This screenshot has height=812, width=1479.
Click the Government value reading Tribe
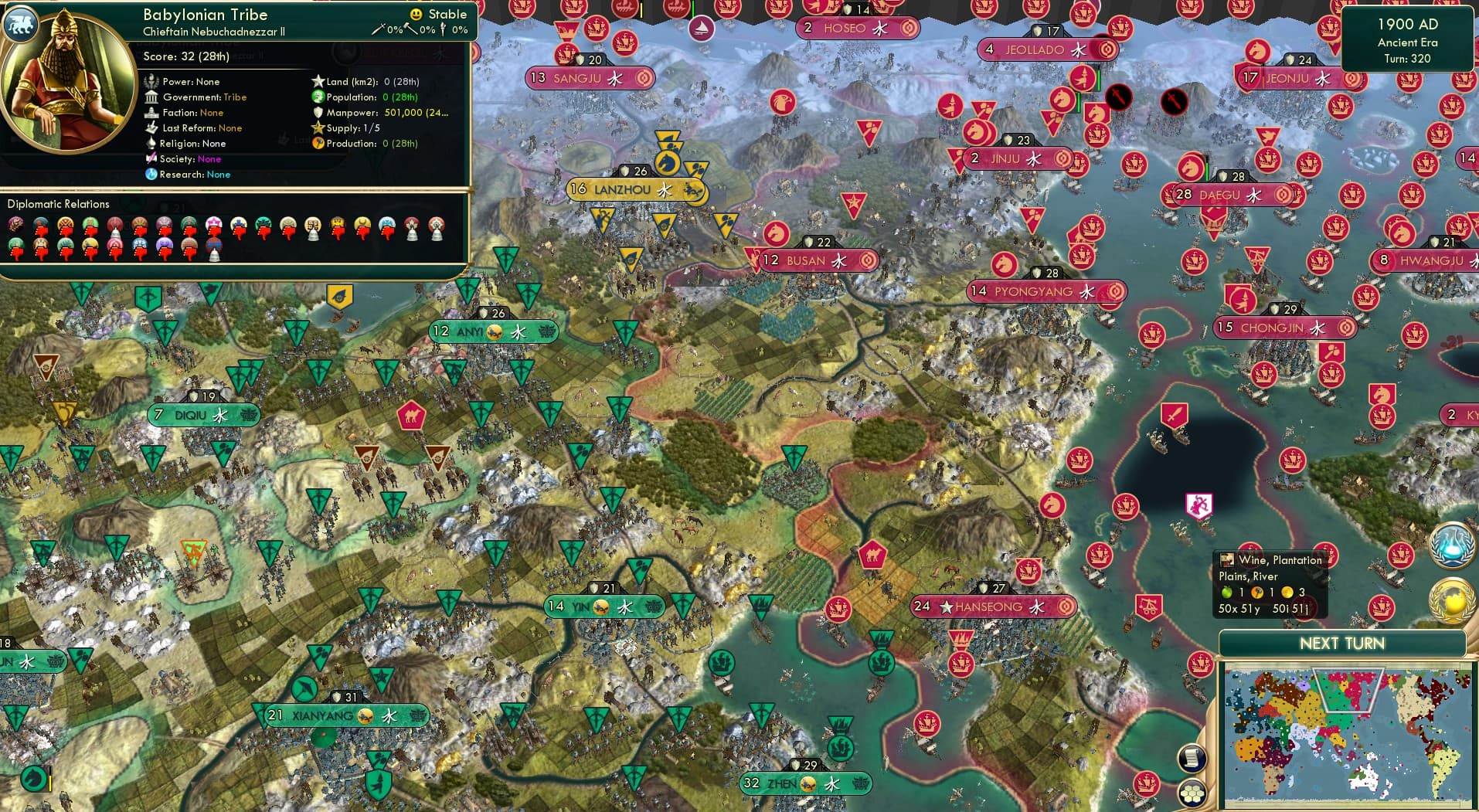[x=236, y=97]
